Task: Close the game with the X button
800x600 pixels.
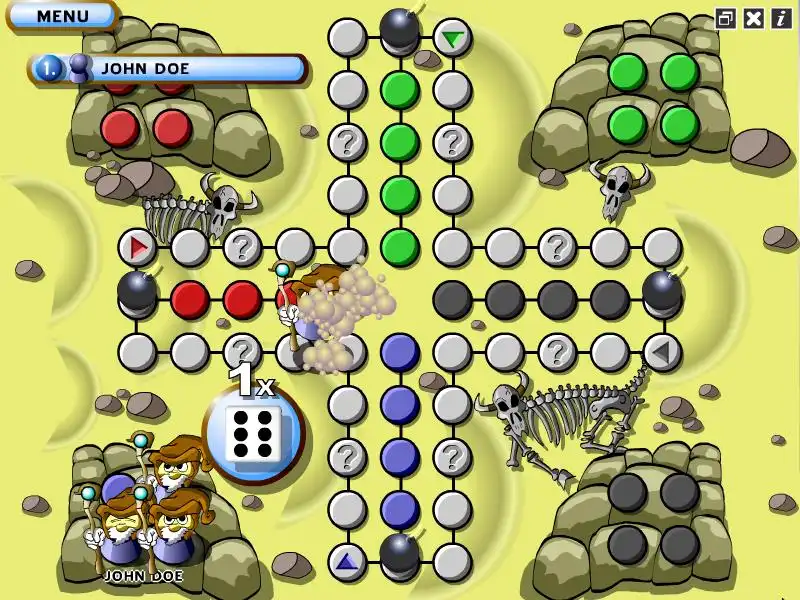Action: tap(754, 18)
